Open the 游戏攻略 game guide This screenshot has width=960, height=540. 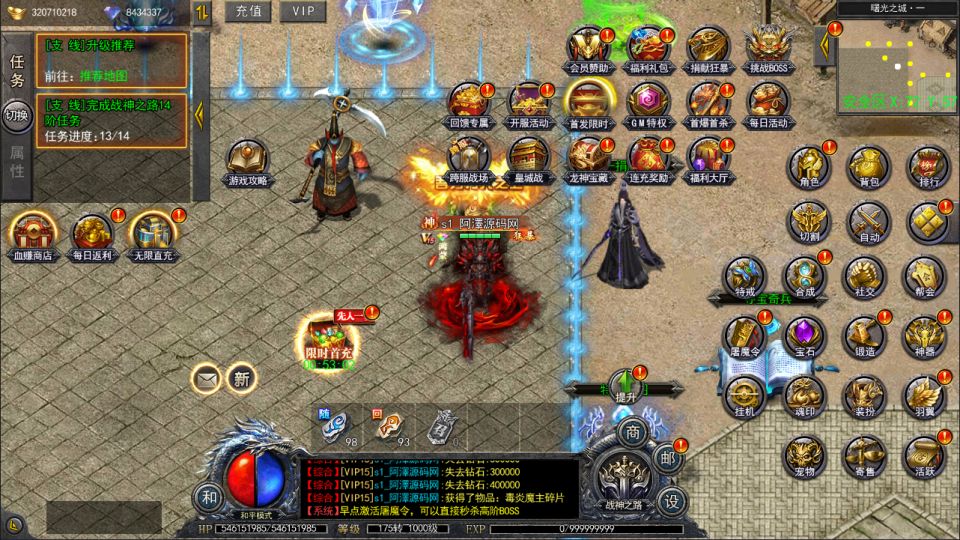(x=247, y=160)
